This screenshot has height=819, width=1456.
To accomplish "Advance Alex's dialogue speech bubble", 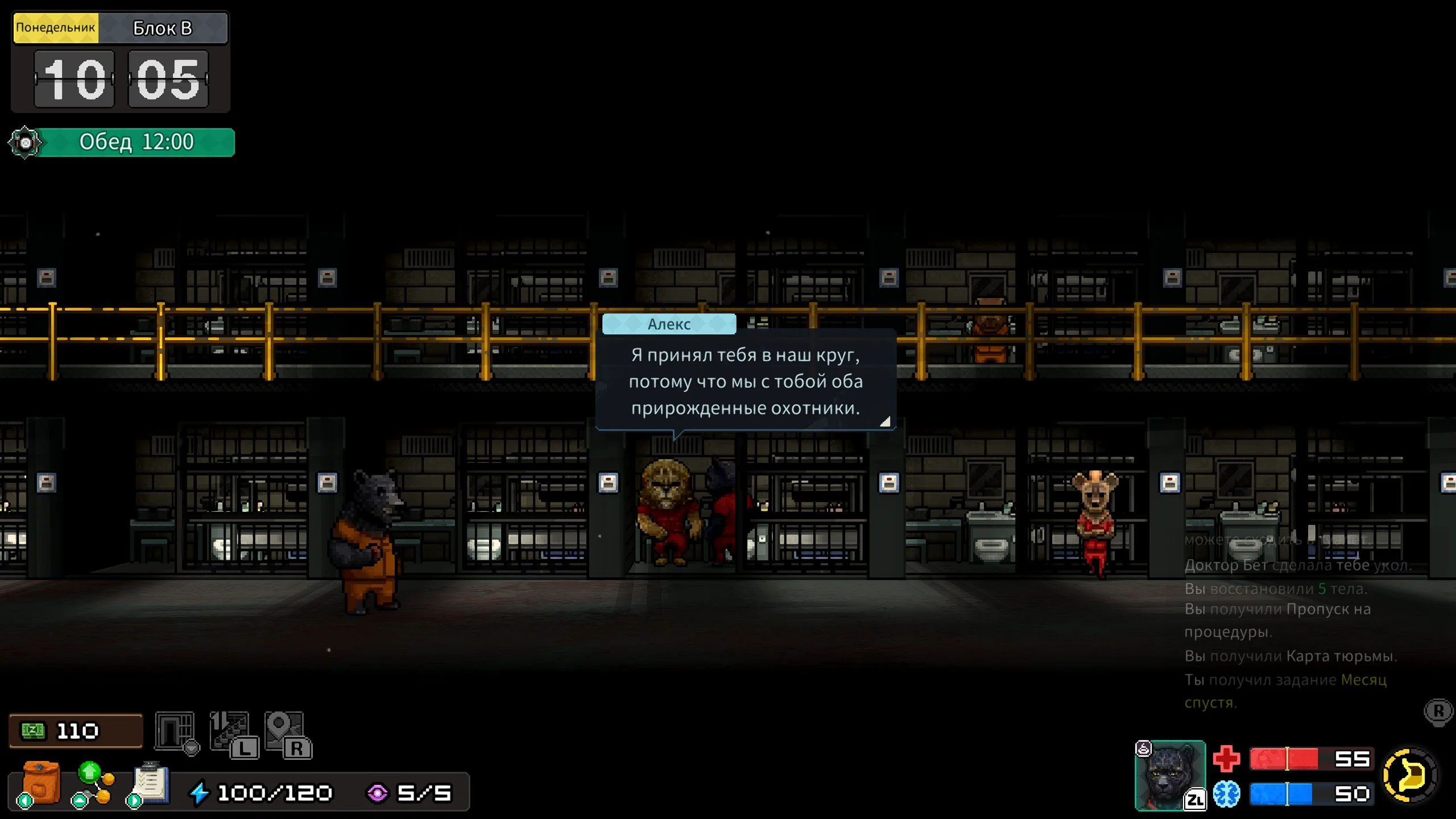I will click(x=745, y=381).
